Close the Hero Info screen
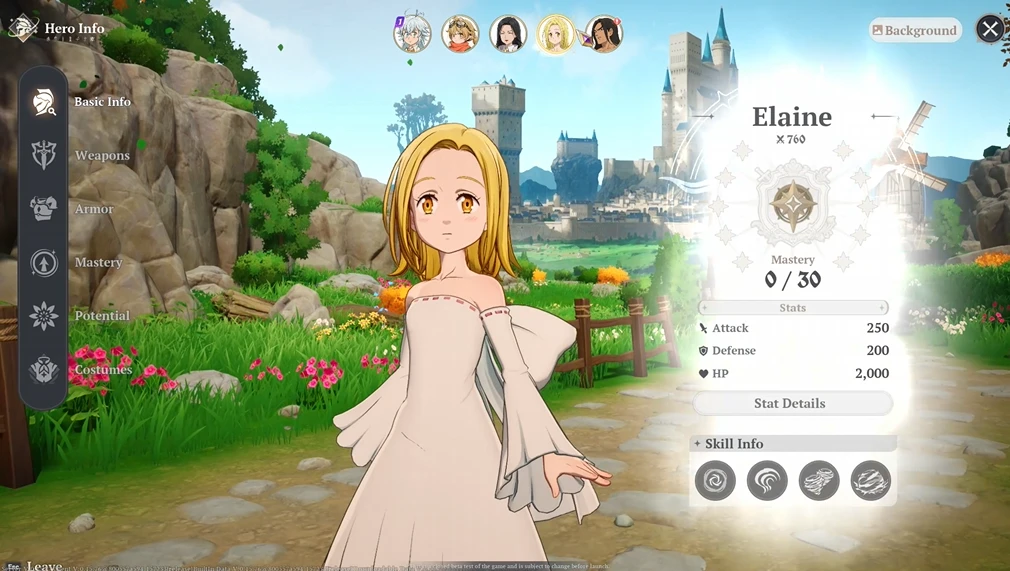This screenshot has width=1010, height=571. tap(990, 29)
